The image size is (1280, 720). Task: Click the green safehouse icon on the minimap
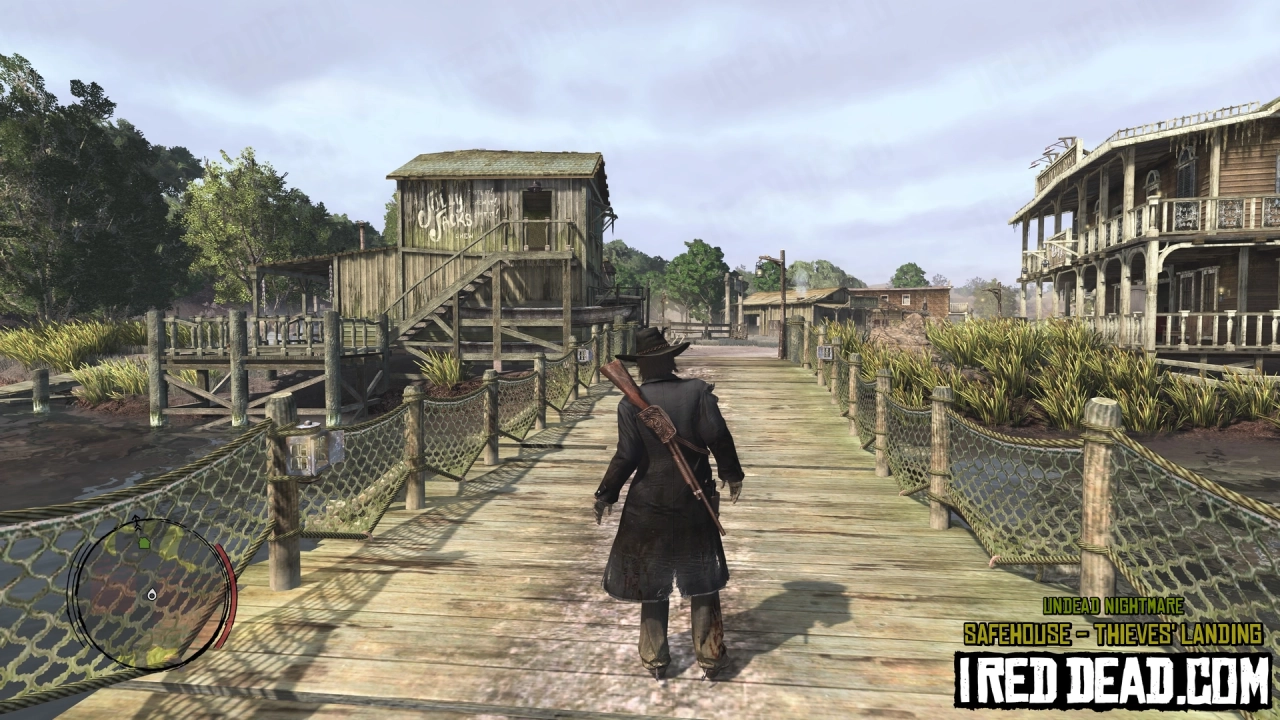click(143, 543)
